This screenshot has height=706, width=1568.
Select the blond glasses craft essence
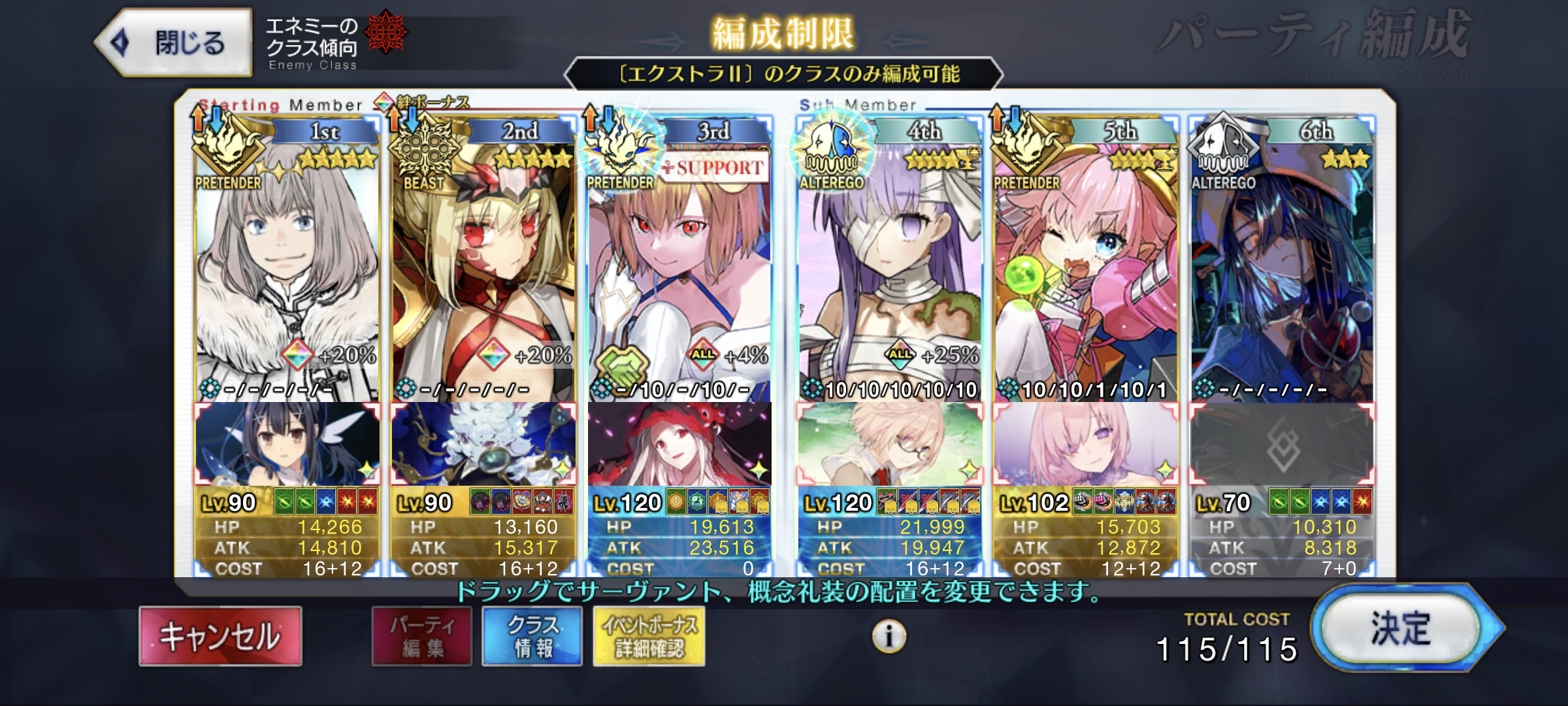click(890, 446)
